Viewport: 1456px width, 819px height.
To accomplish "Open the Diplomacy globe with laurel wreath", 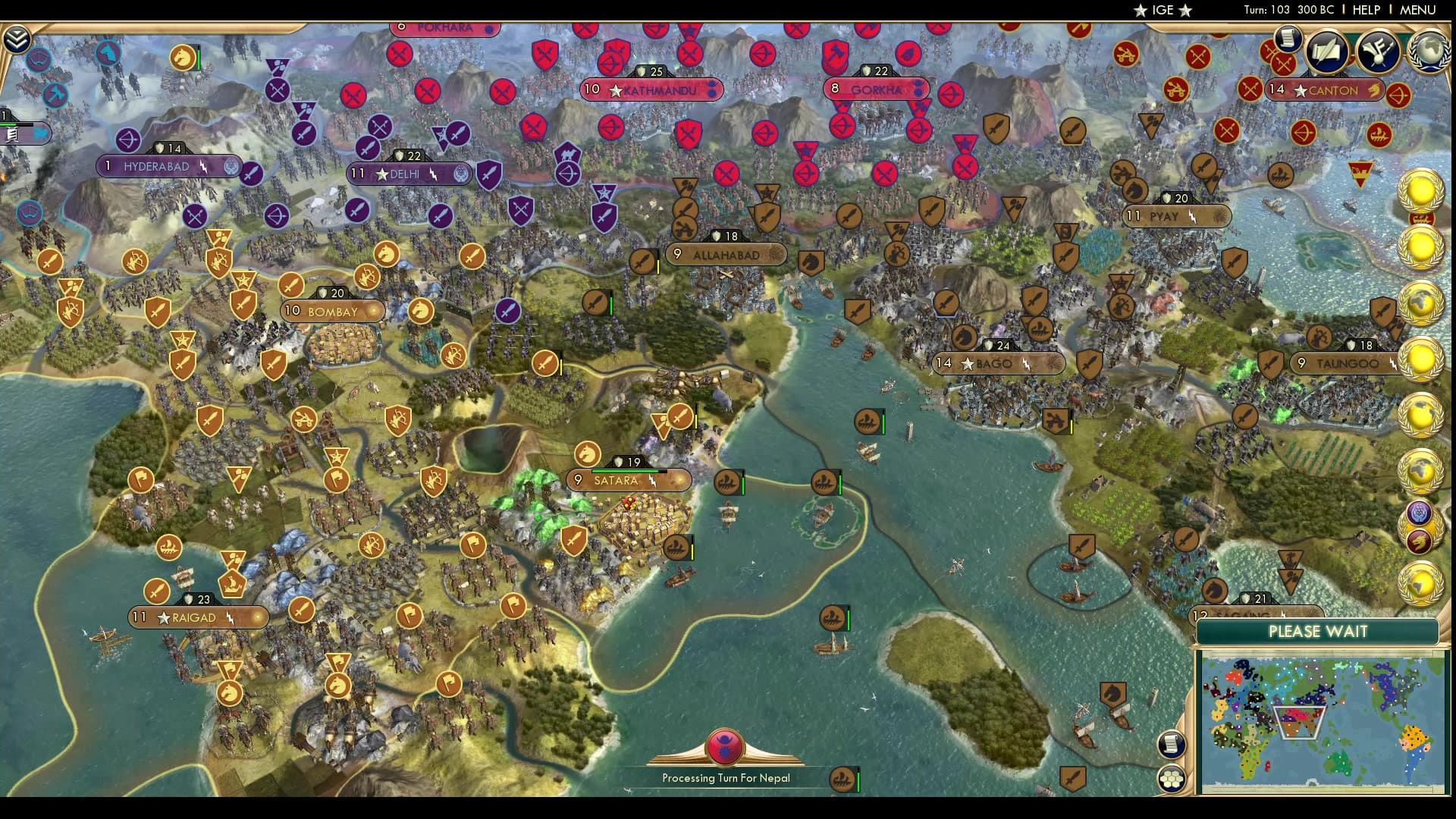I will pos(1429,53).
